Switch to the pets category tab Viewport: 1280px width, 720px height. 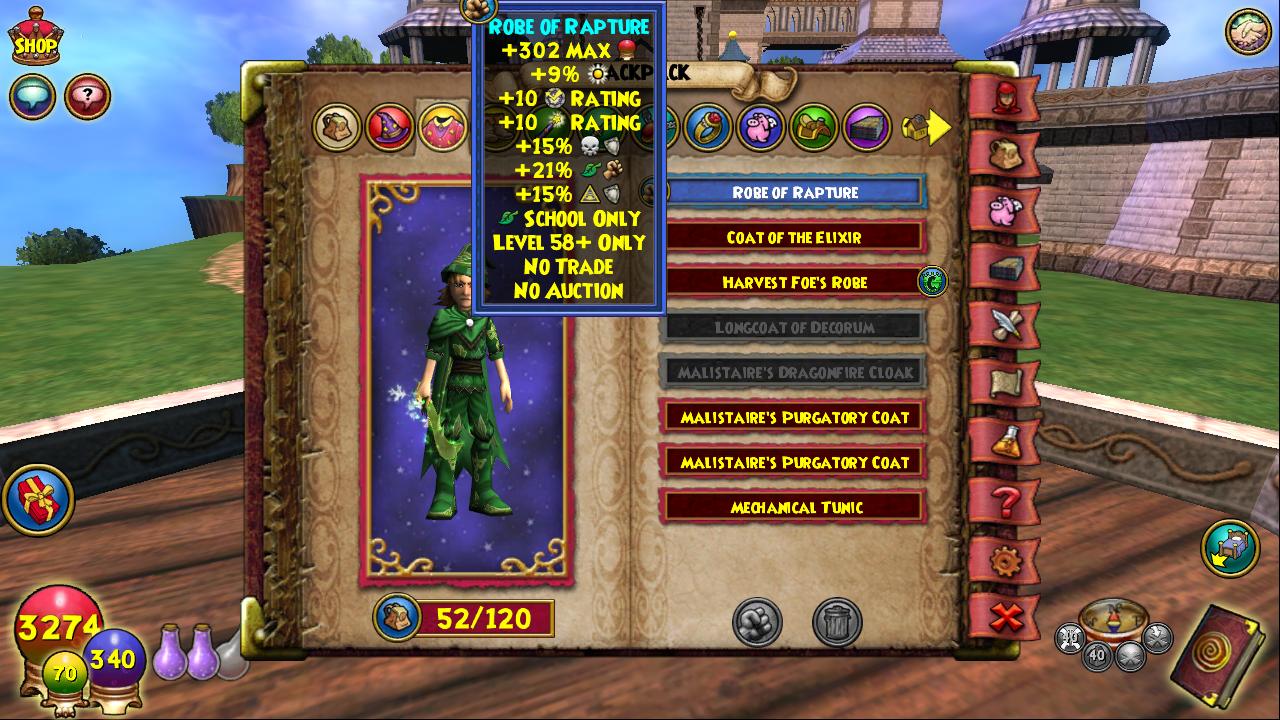pos(761,127)
